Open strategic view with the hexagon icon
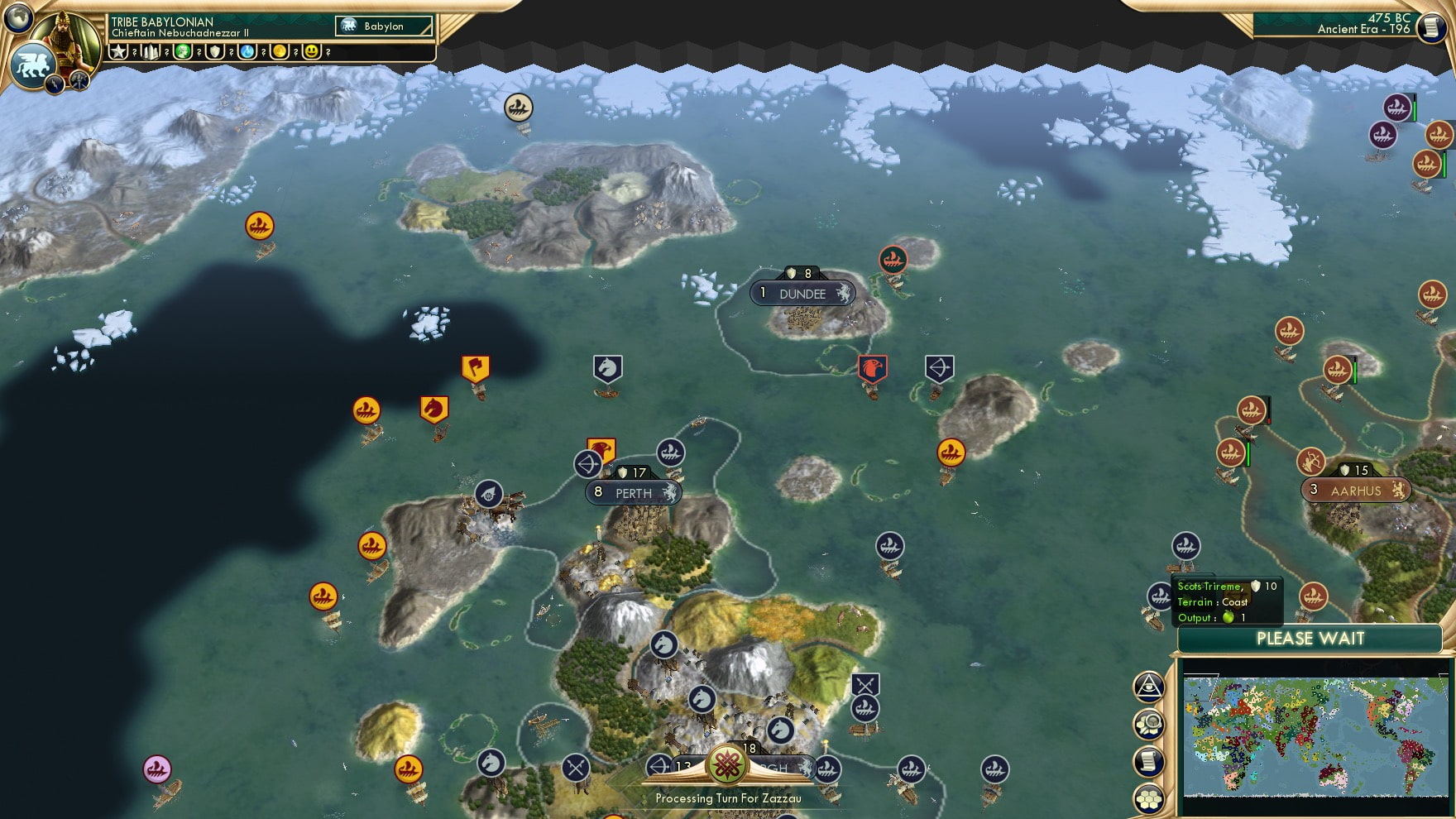 pos(1150,796)
